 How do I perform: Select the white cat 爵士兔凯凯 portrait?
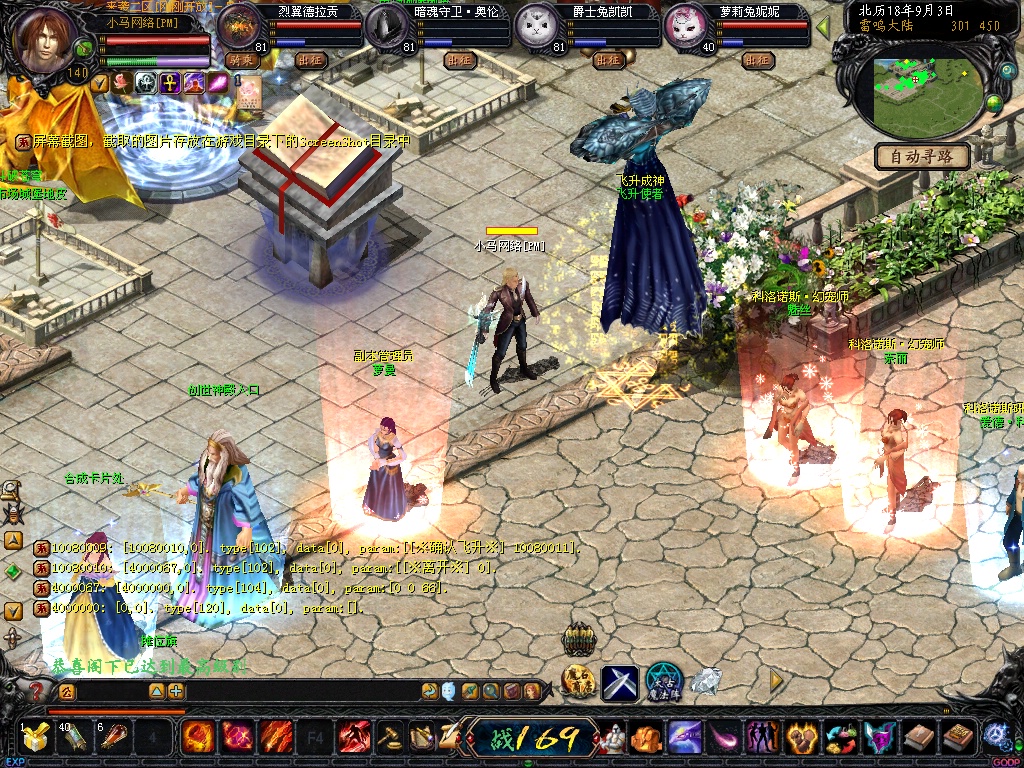pyautogui.click(x=536, y=27)
